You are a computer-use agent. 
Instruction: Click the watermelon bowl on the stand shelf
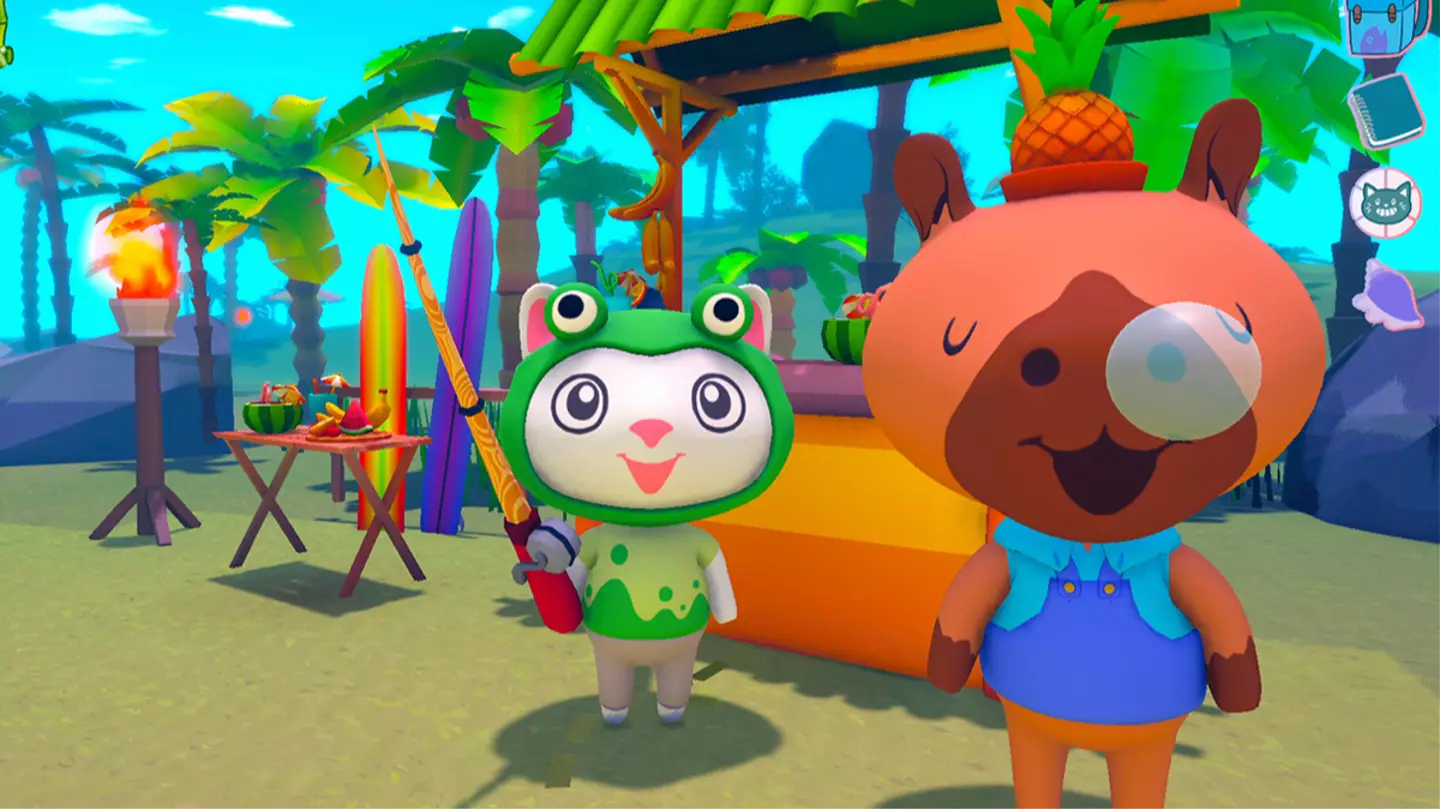click(x=845, y=325)
